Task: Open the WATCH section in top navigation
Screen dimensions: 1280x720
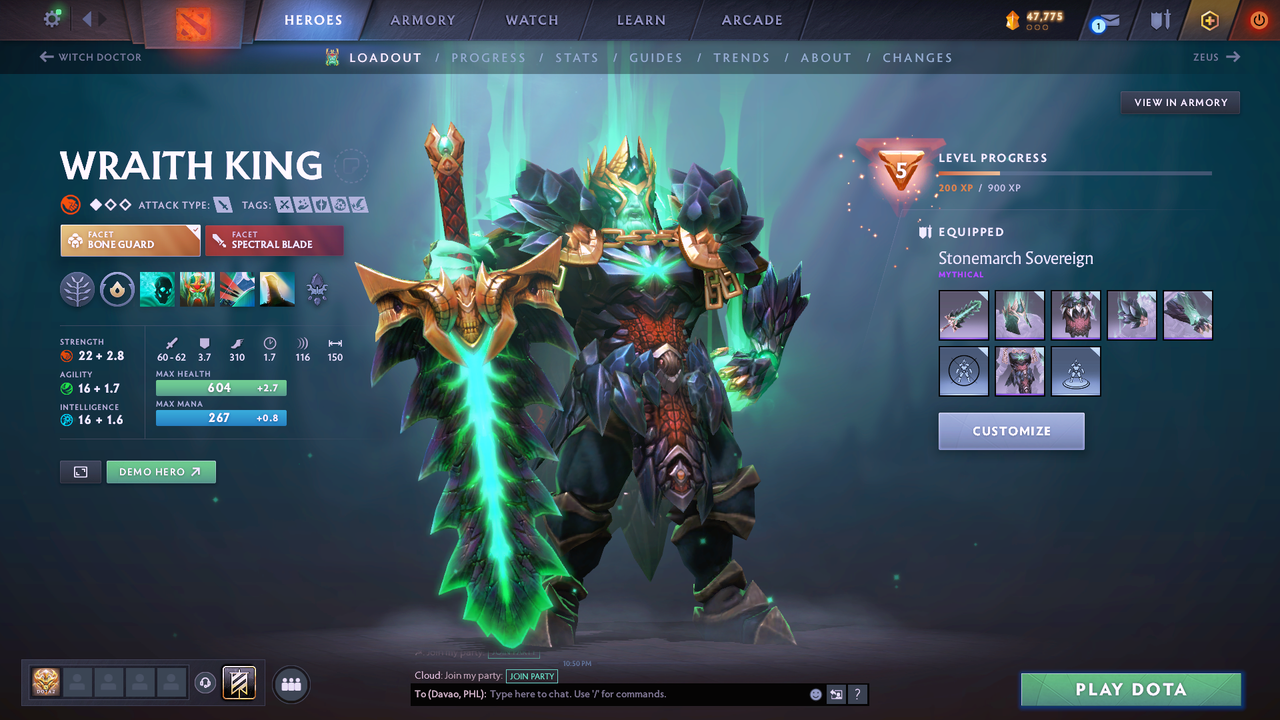Action: tap(531, 19)
